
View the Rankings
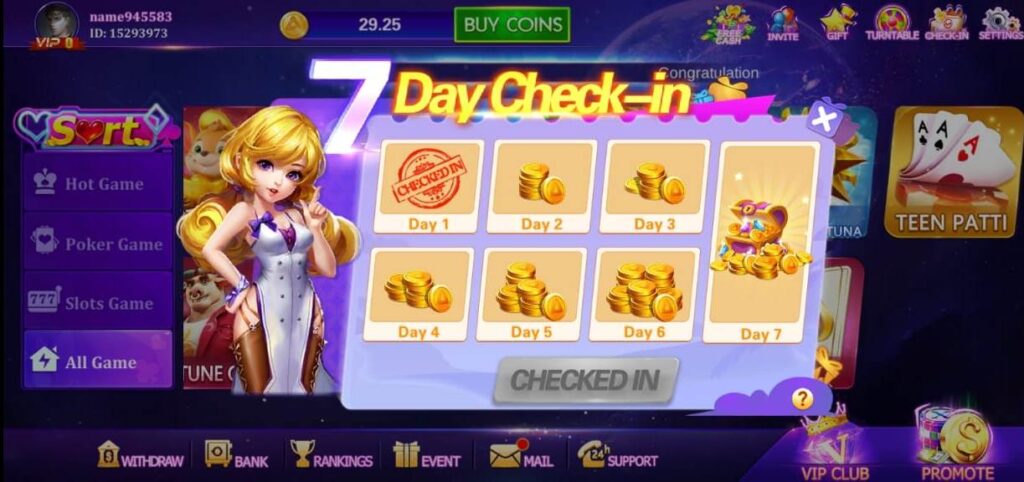tap(331, 458)
